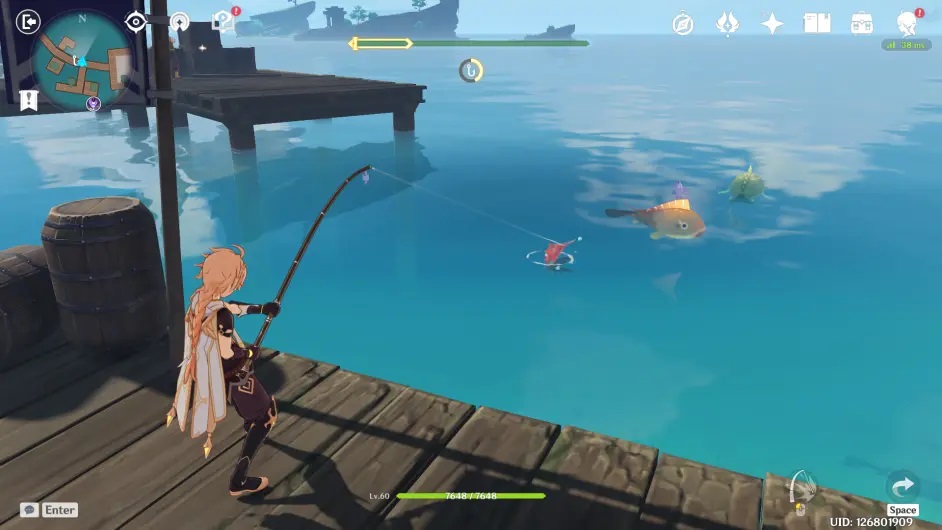Open the open-book handbook icon
942x530 pixels.
pos(817,24)
